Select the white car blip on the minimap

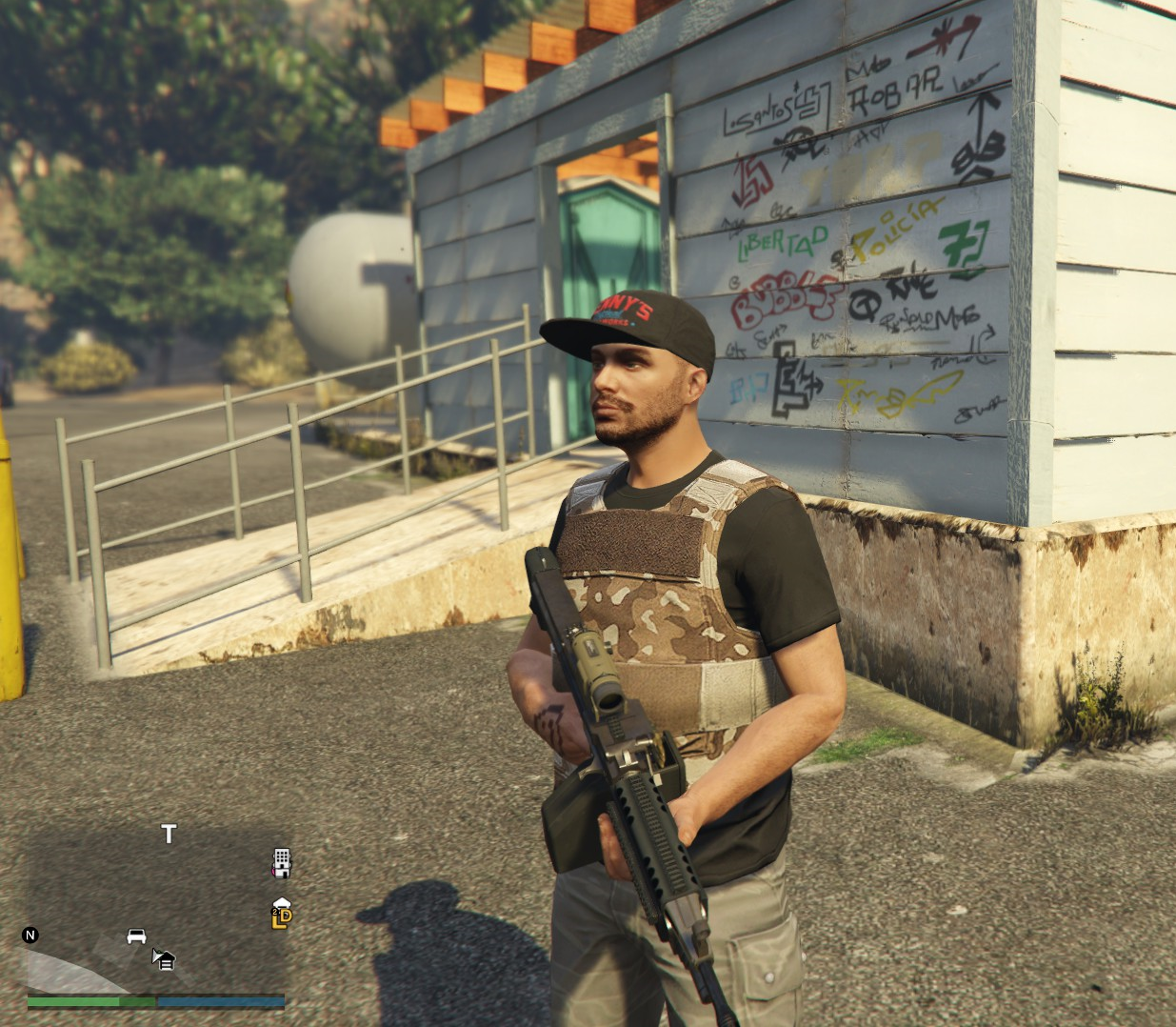click(136, 936)
